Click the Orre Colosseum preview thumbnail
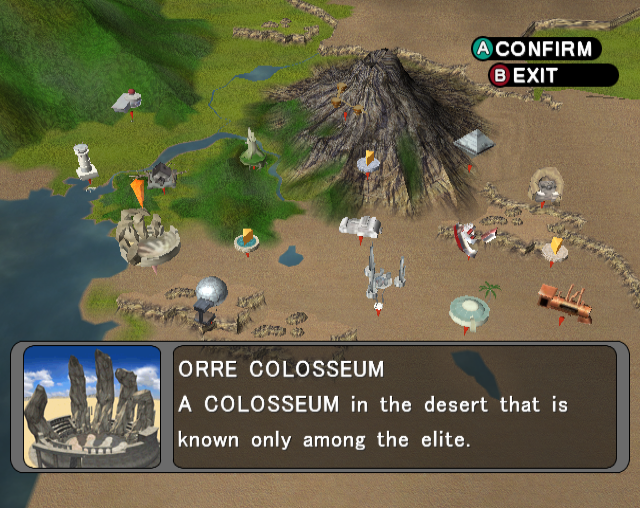Viewport: 640px width, 508px height. pyautogui.click(x=92, y=406)
